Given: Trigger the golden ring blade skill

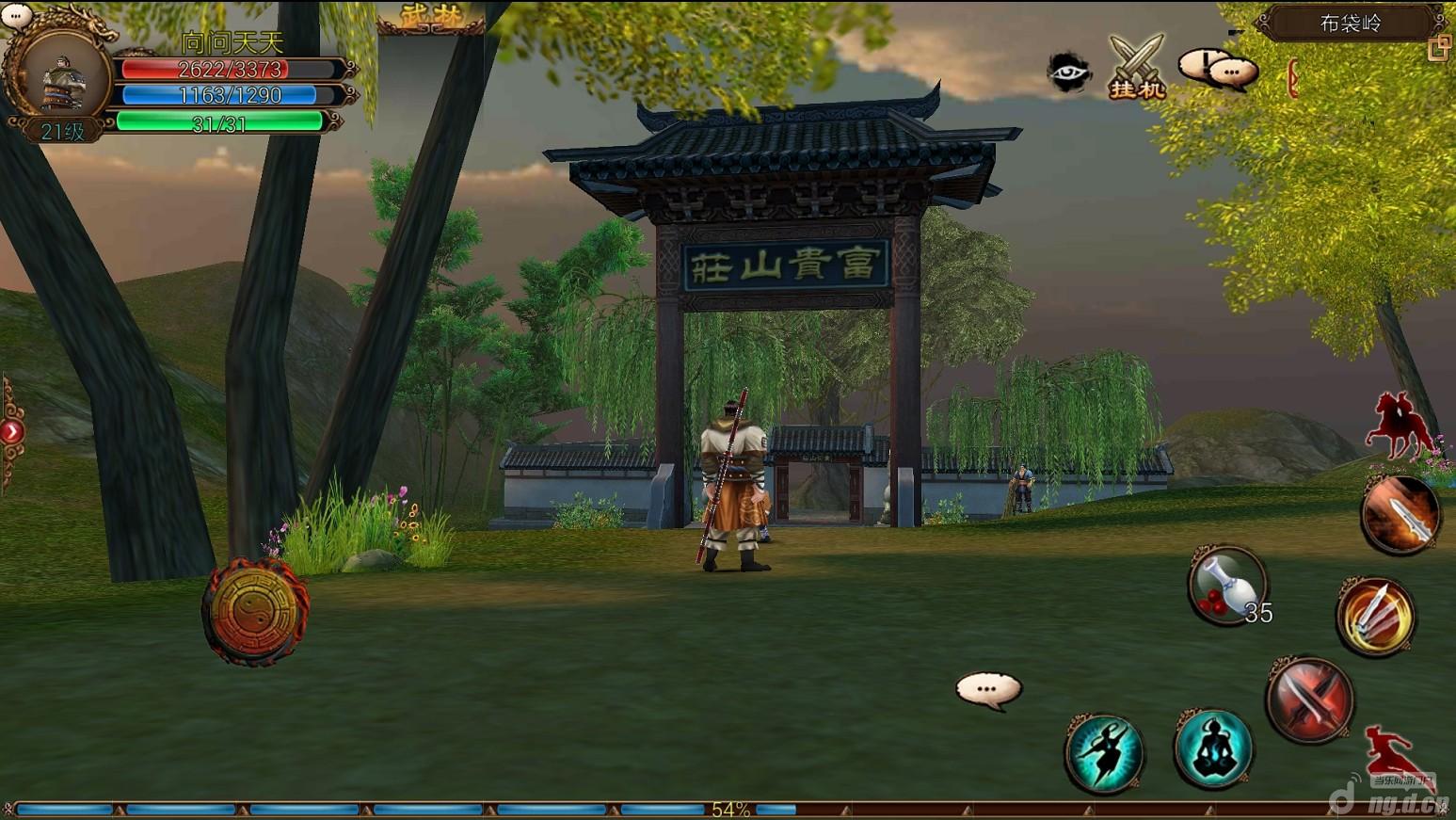Looking at the screenshot, I should (x=1375, y=616).
